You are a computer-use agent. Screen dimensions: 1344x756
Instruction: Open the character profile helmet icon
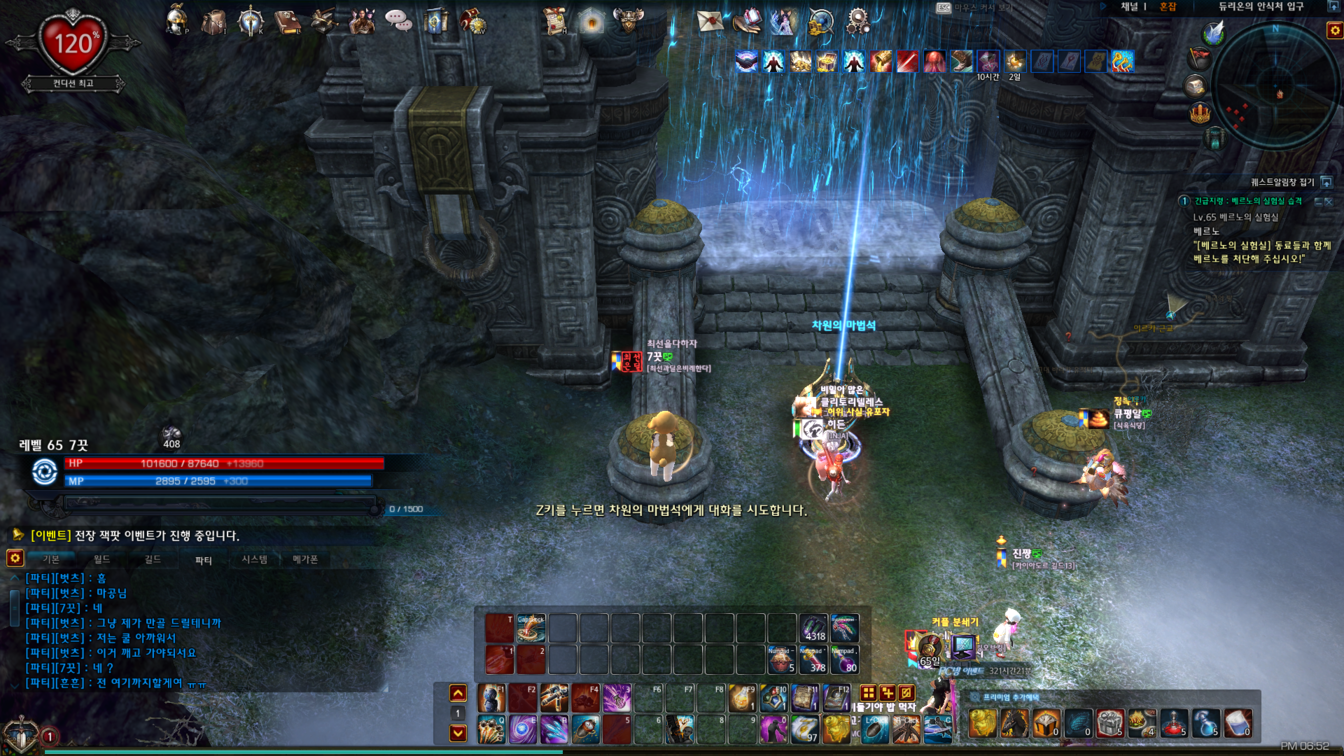177,20
